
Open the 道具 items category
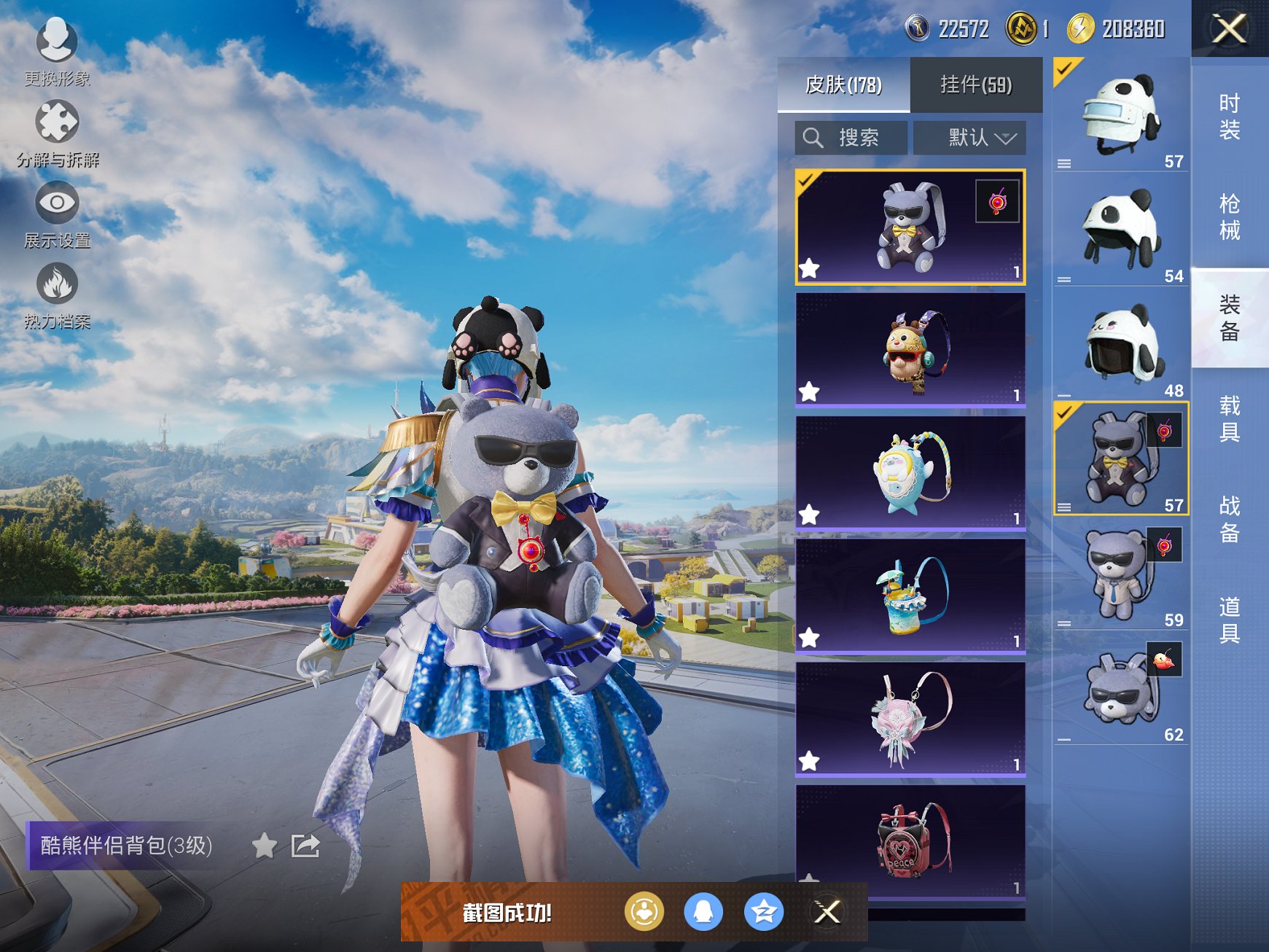click(1229, 620)
